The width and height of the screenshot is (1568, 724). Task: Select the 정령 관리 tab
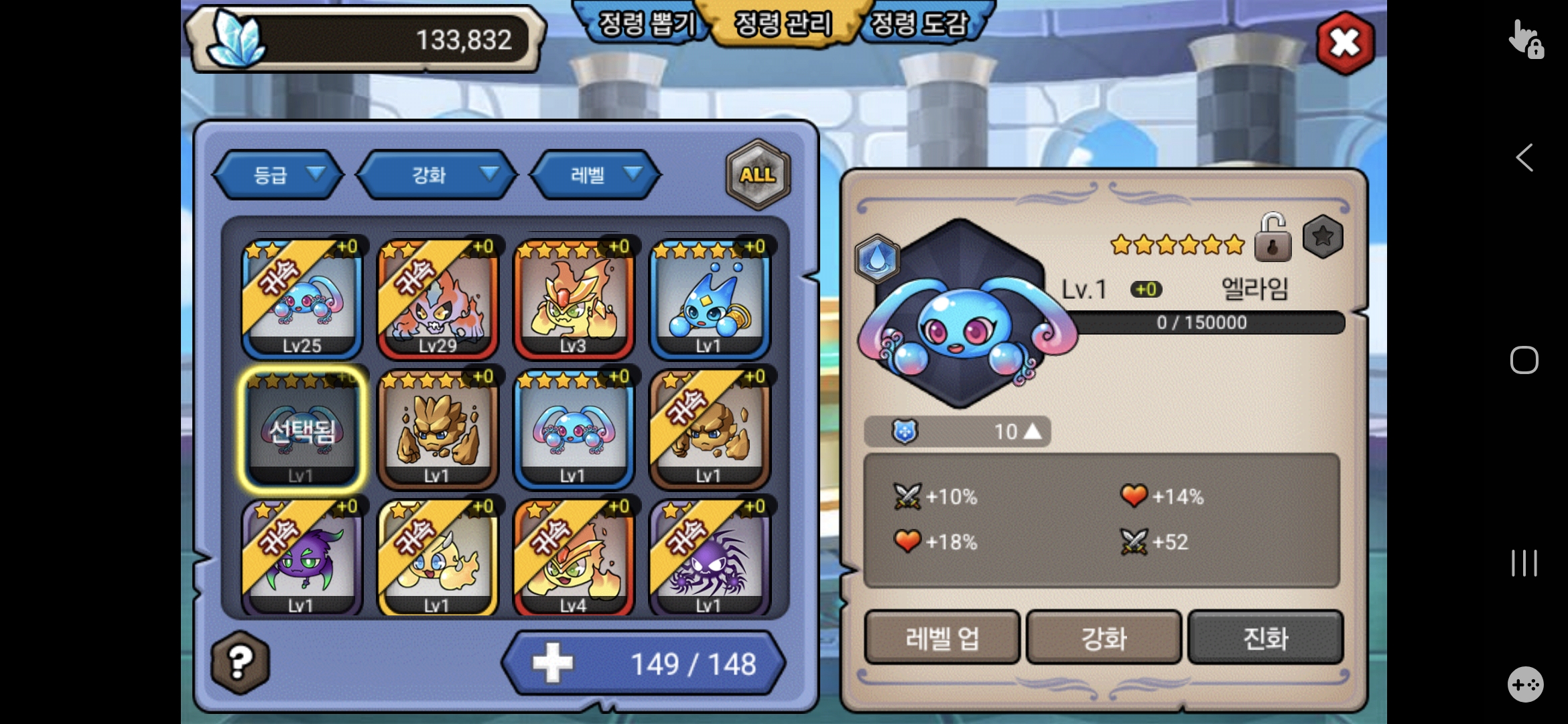pos(783,25)
